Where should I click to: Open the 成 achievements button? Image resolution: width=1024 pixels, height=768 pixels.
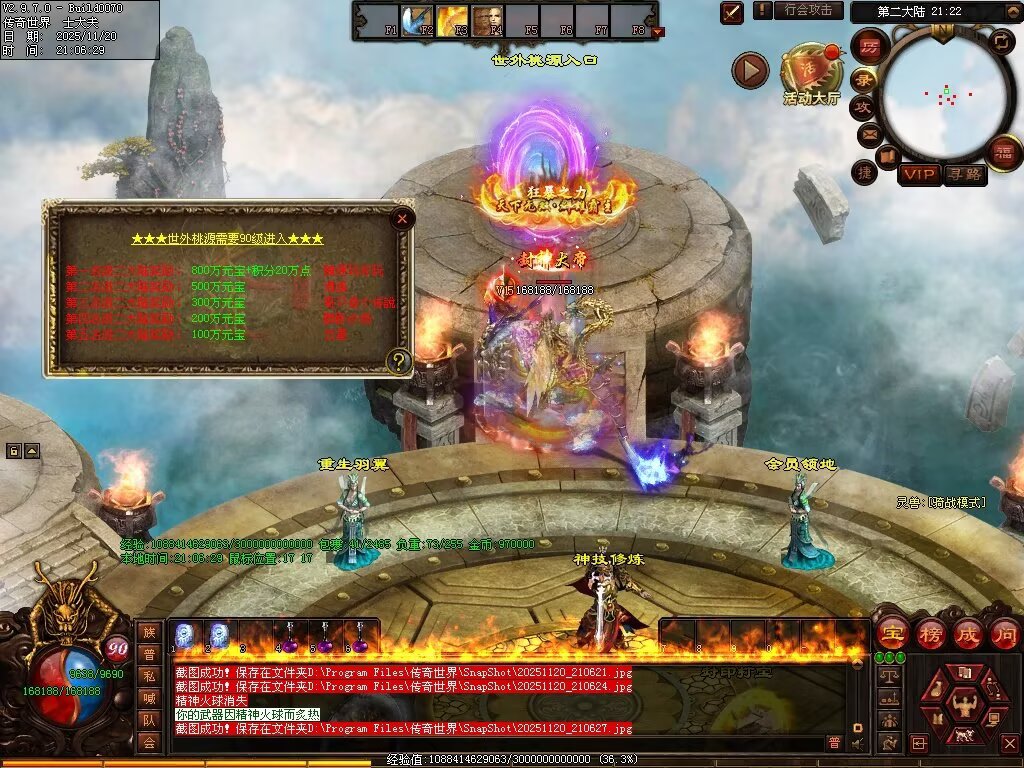click(x=968, y=633)
